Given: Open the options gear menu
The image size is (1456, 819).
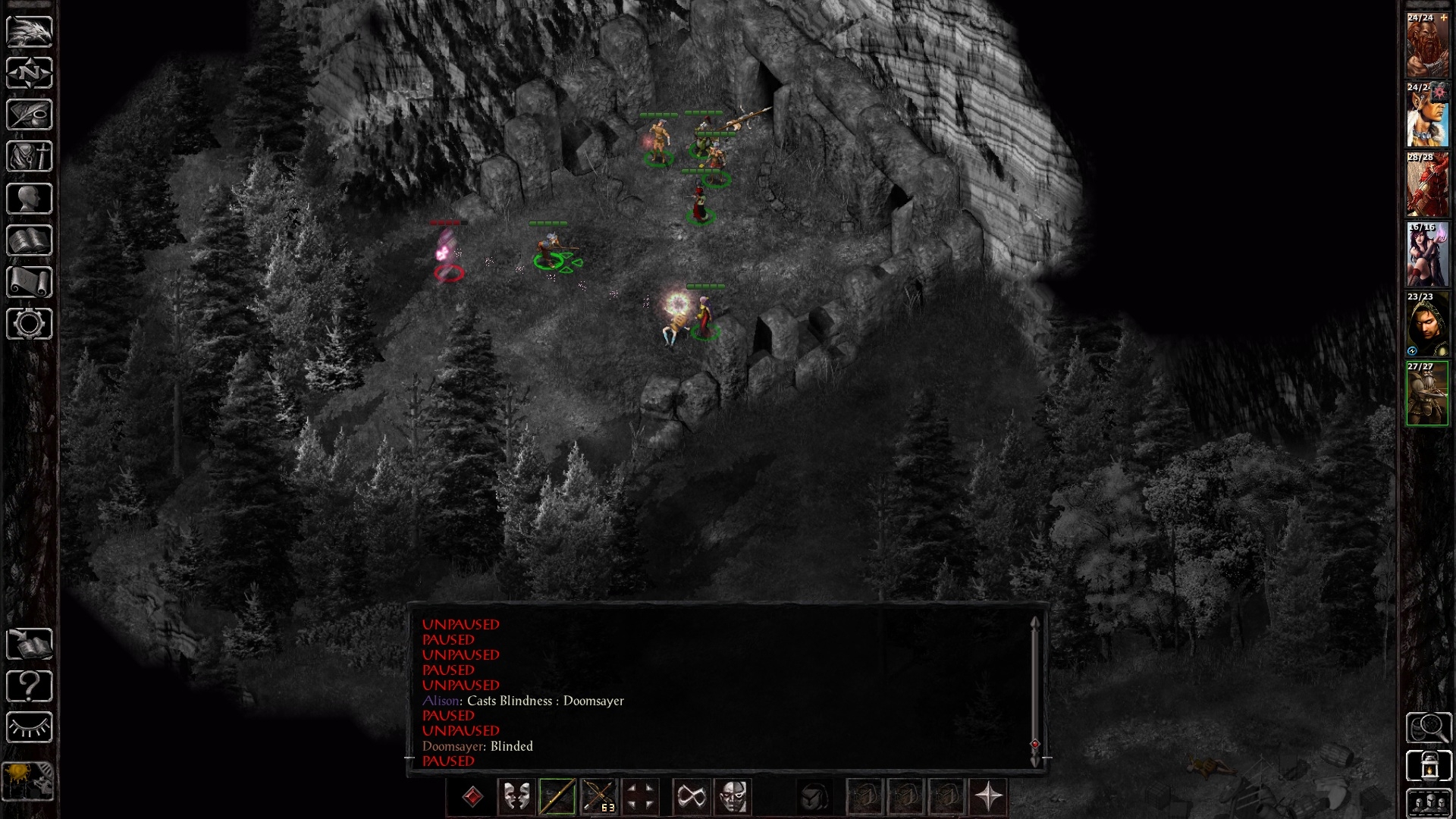Looking at the screenshot, I should (x=30, y=324).
